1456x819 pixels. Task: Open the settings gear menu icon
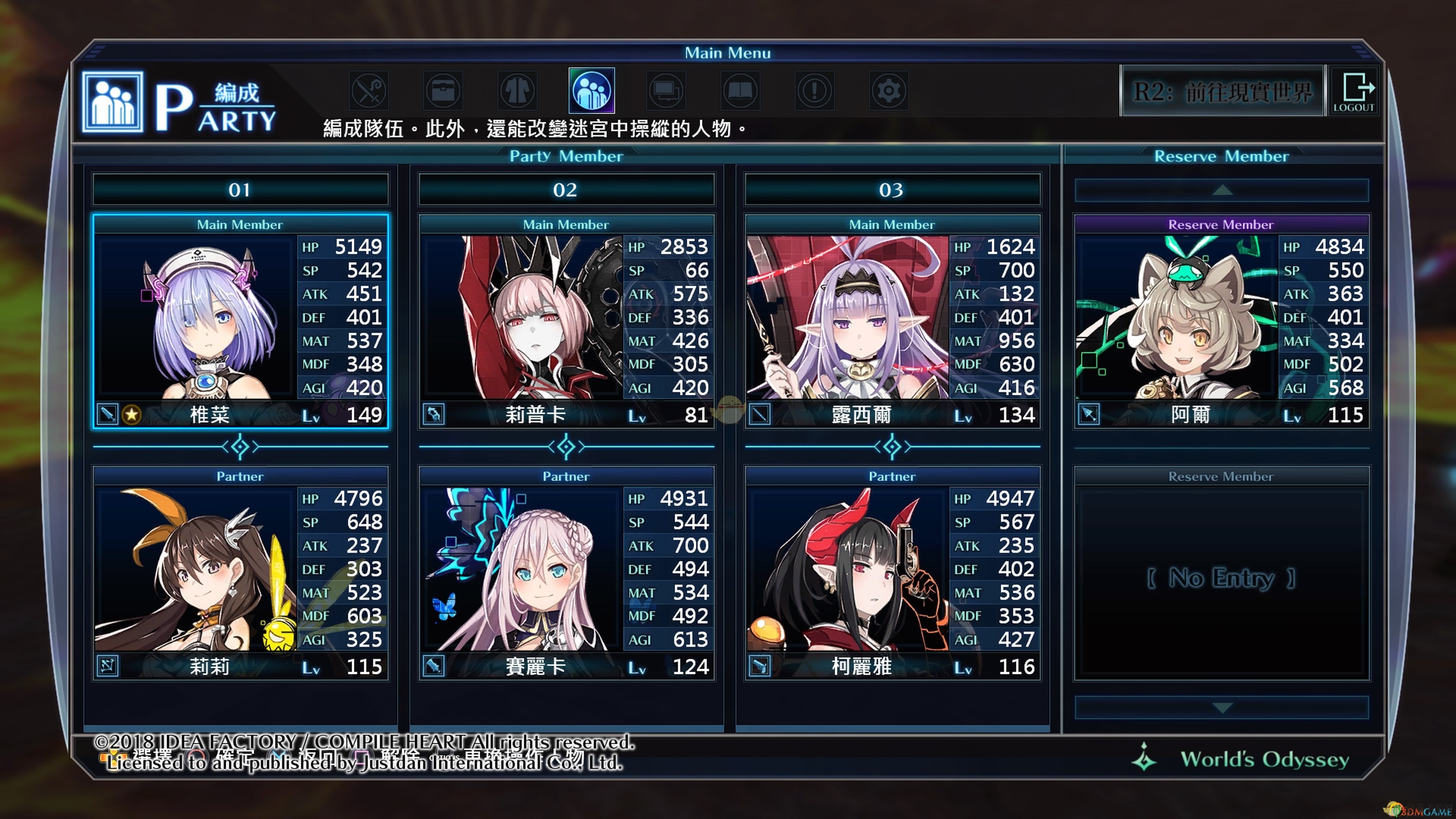pos(888,91)
